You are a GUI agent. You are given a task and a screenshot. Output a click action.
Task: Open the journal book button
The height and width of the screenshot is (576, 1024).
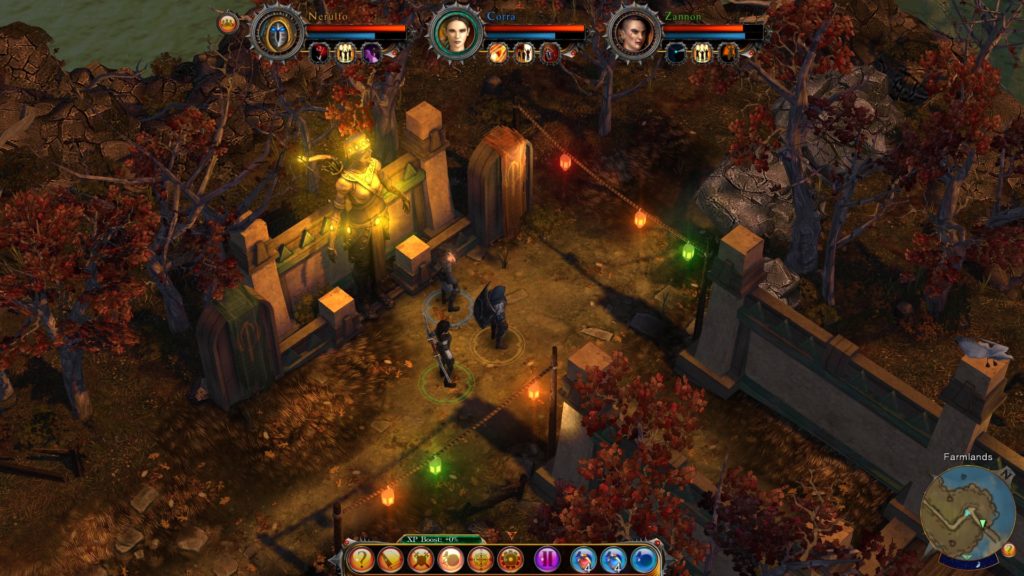coord(391,559)
